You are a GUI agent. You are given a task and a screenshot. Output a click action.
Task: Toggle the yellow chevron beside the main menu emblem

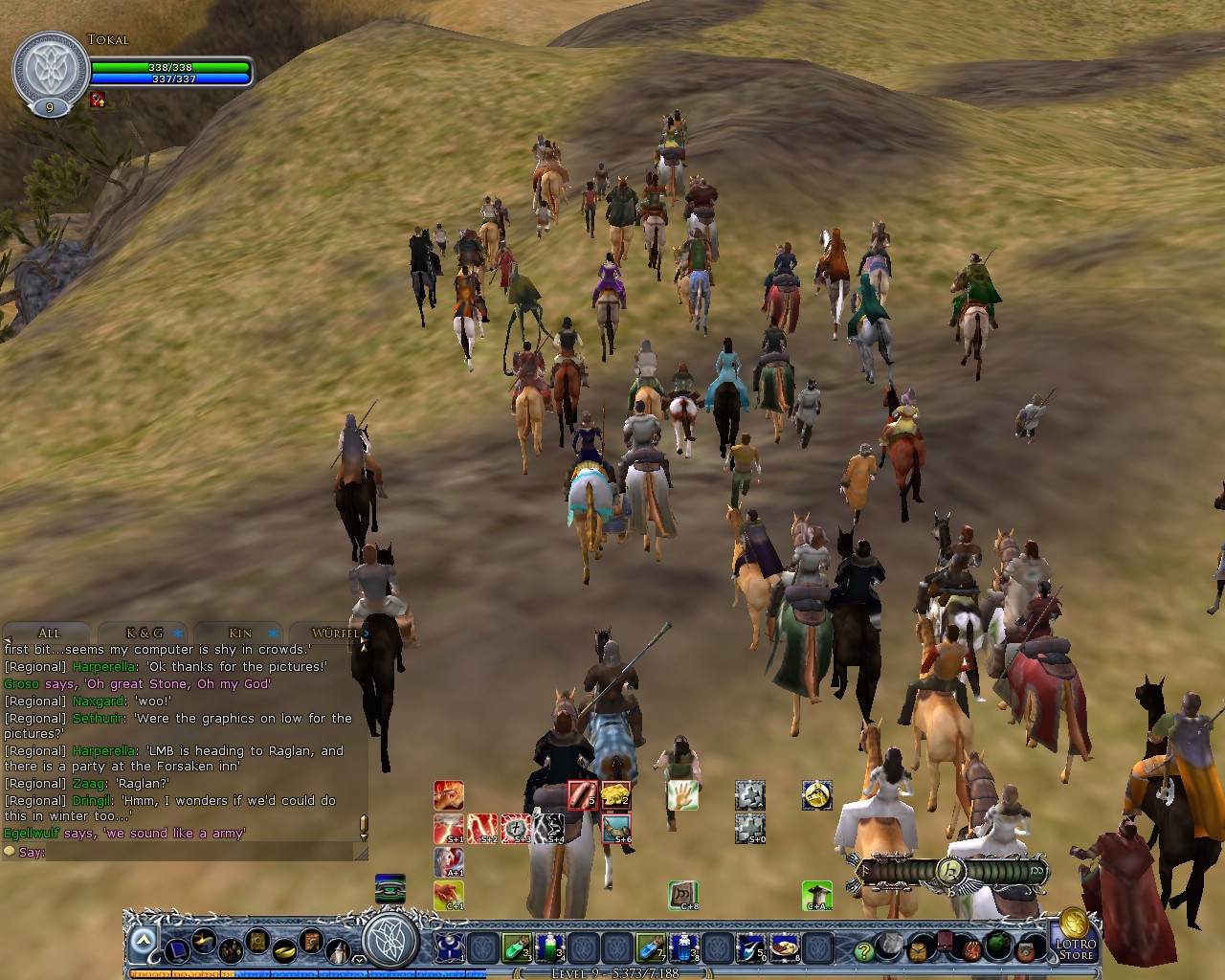(357, 960)
